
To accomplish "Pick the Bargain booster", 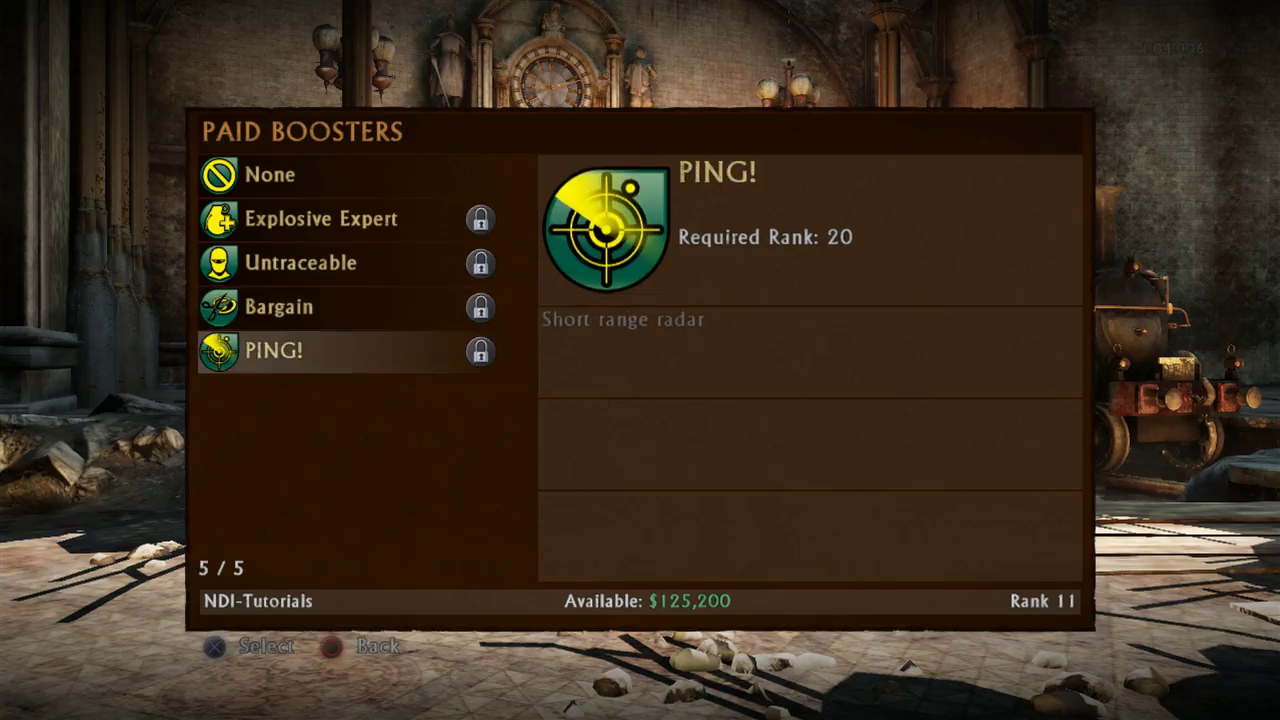I will (x=278, y=307).
